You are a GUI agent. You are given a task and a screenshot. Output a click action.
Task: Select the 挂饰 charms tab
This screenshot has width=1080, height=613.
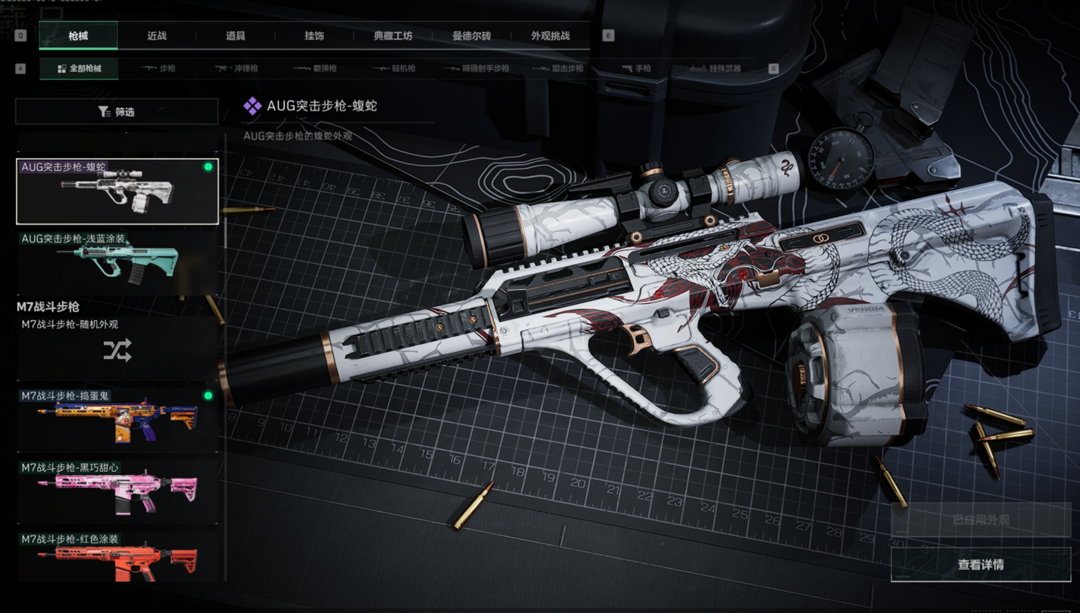(314, 36)
